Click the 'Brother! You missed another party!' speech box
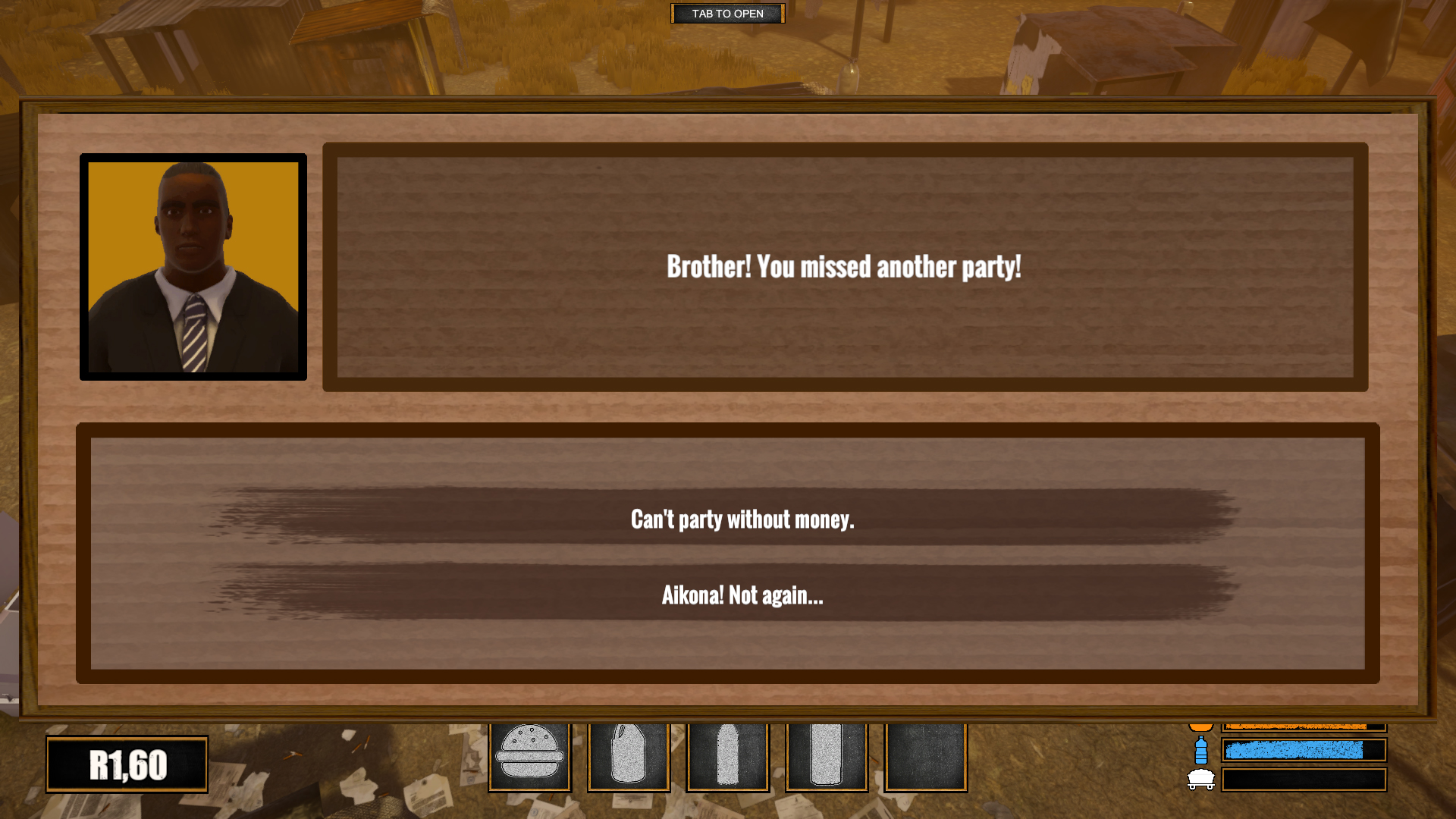 tap(844, 267)
